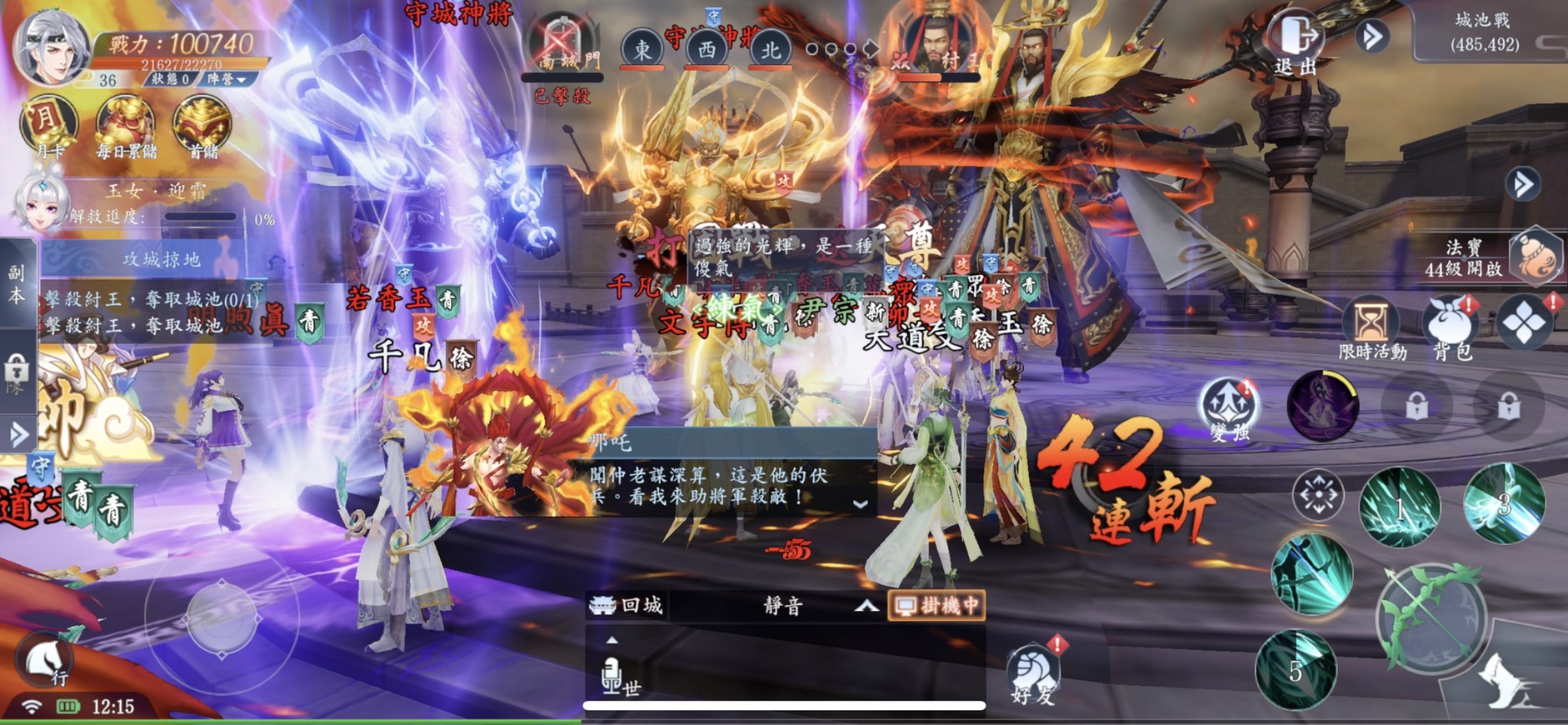
Task: Tap the 退出 exit button
Action: [x=1296, y=43]
